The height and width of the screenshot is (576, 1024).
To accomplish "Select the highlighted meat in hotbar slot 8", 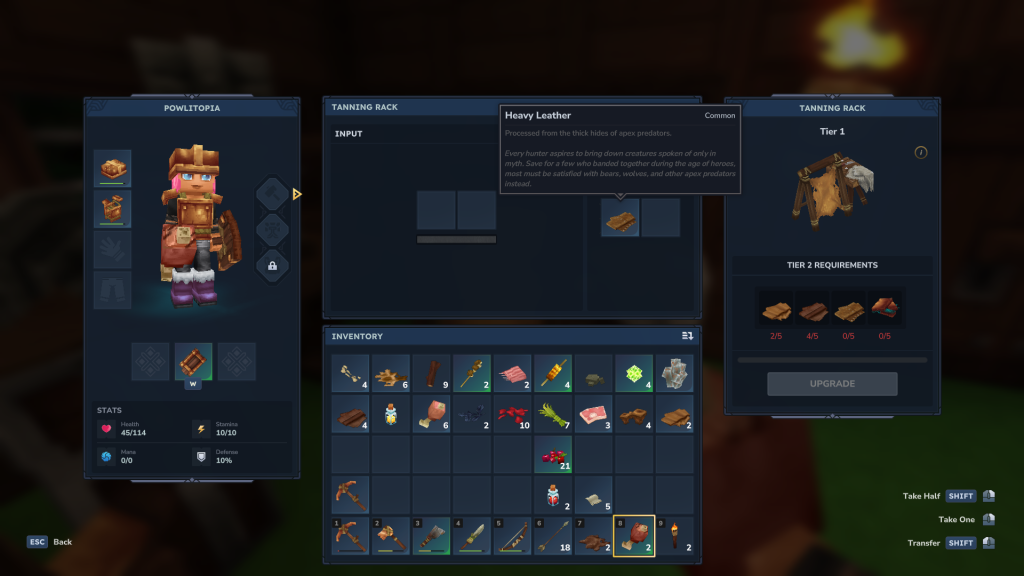I will click(x=633, y=535).
